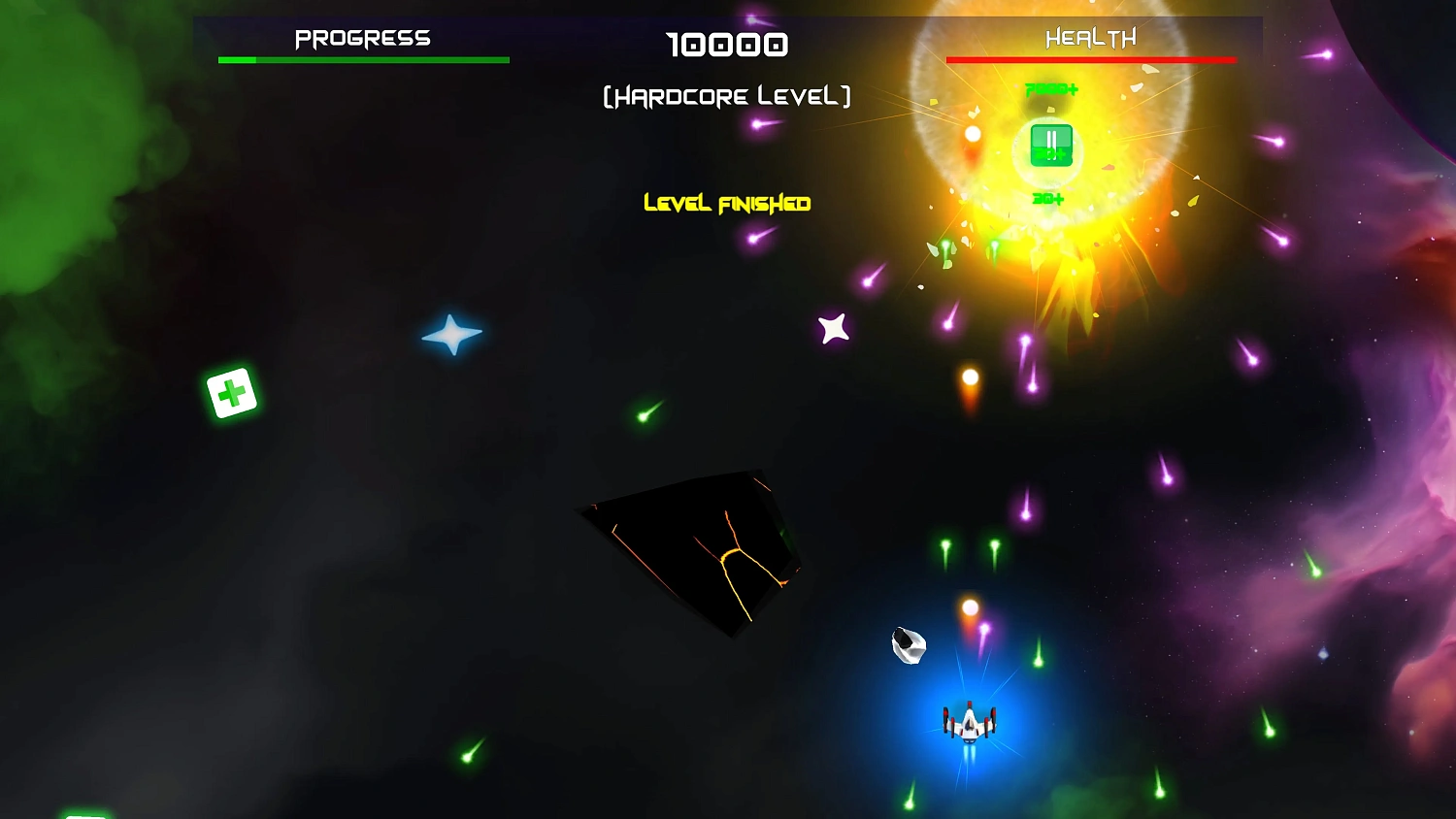Click the small asteroid chunk near the ship
This screenshot has width=1456, height=819.
[x=908, y=644]
